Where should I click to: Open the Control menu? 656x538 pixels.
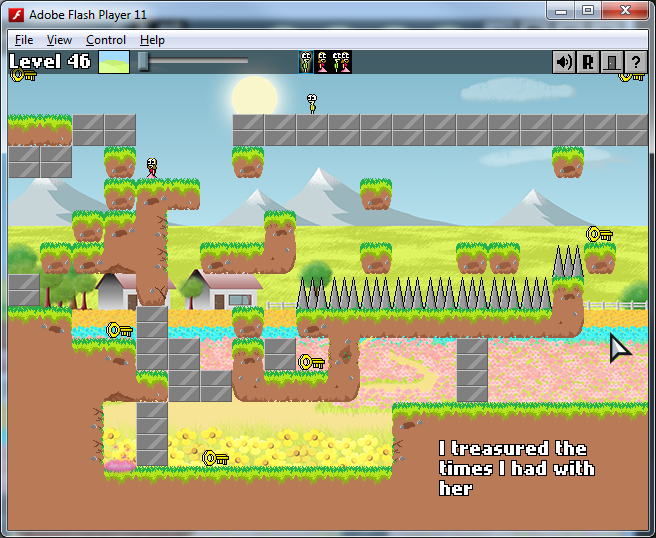106,40
